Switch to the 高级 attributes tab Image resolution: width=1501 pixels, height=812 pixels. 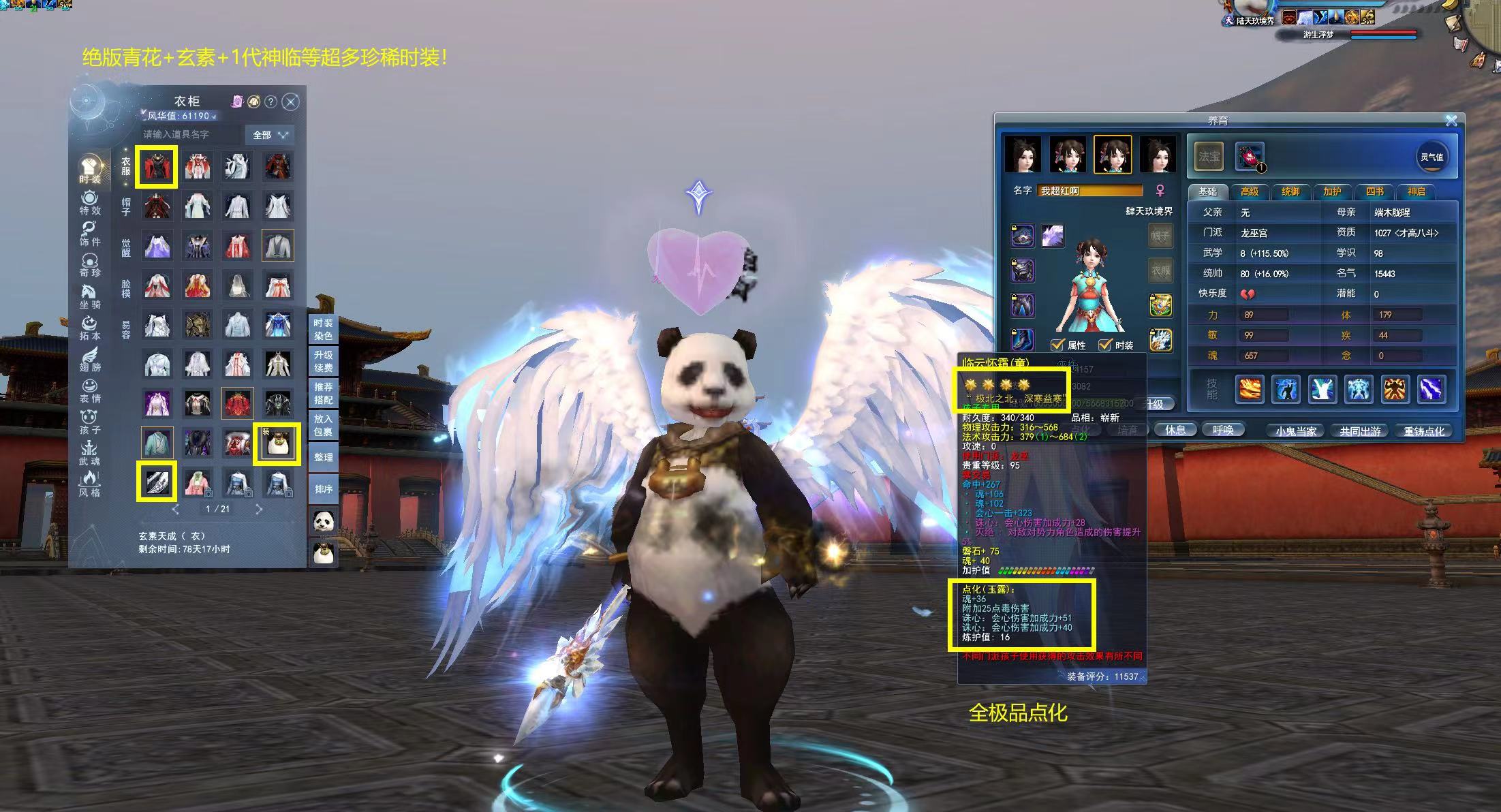pyautogui.click(x=1249, y=191)
